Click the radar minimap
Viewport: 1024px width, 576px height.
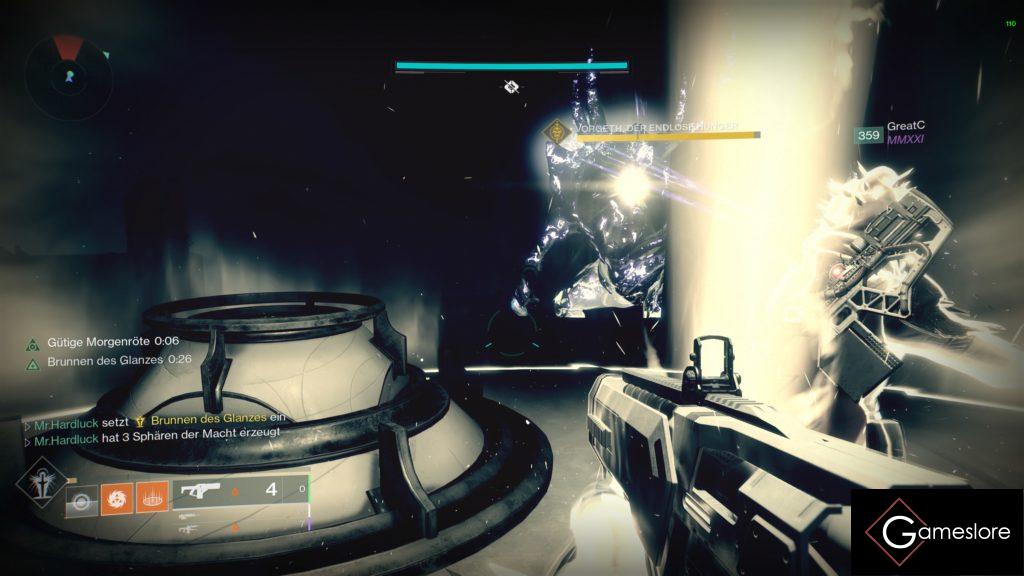coord(67,75)
